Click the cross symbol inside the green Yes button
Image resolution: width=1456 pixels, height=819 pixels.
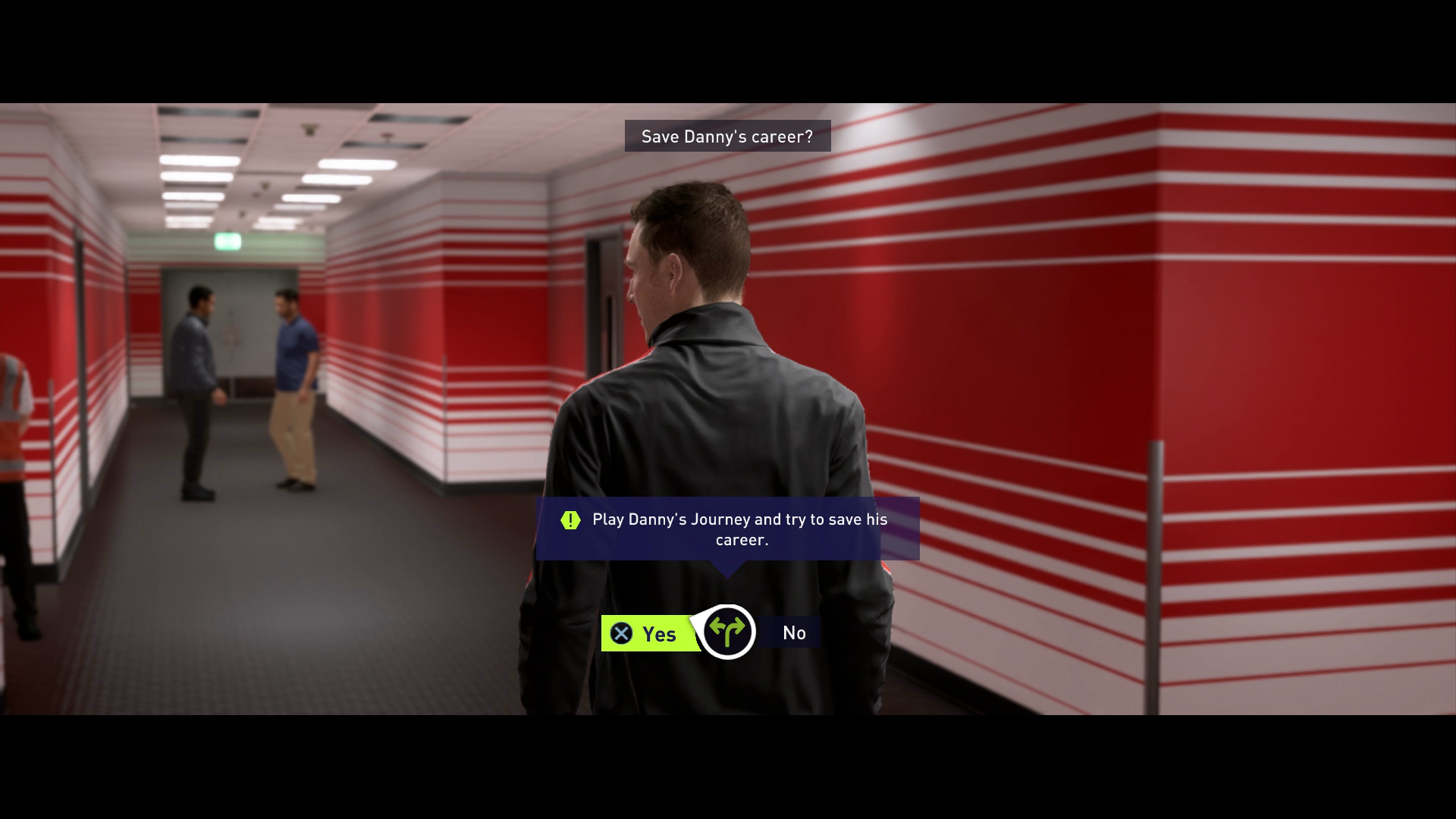(620, 634)
